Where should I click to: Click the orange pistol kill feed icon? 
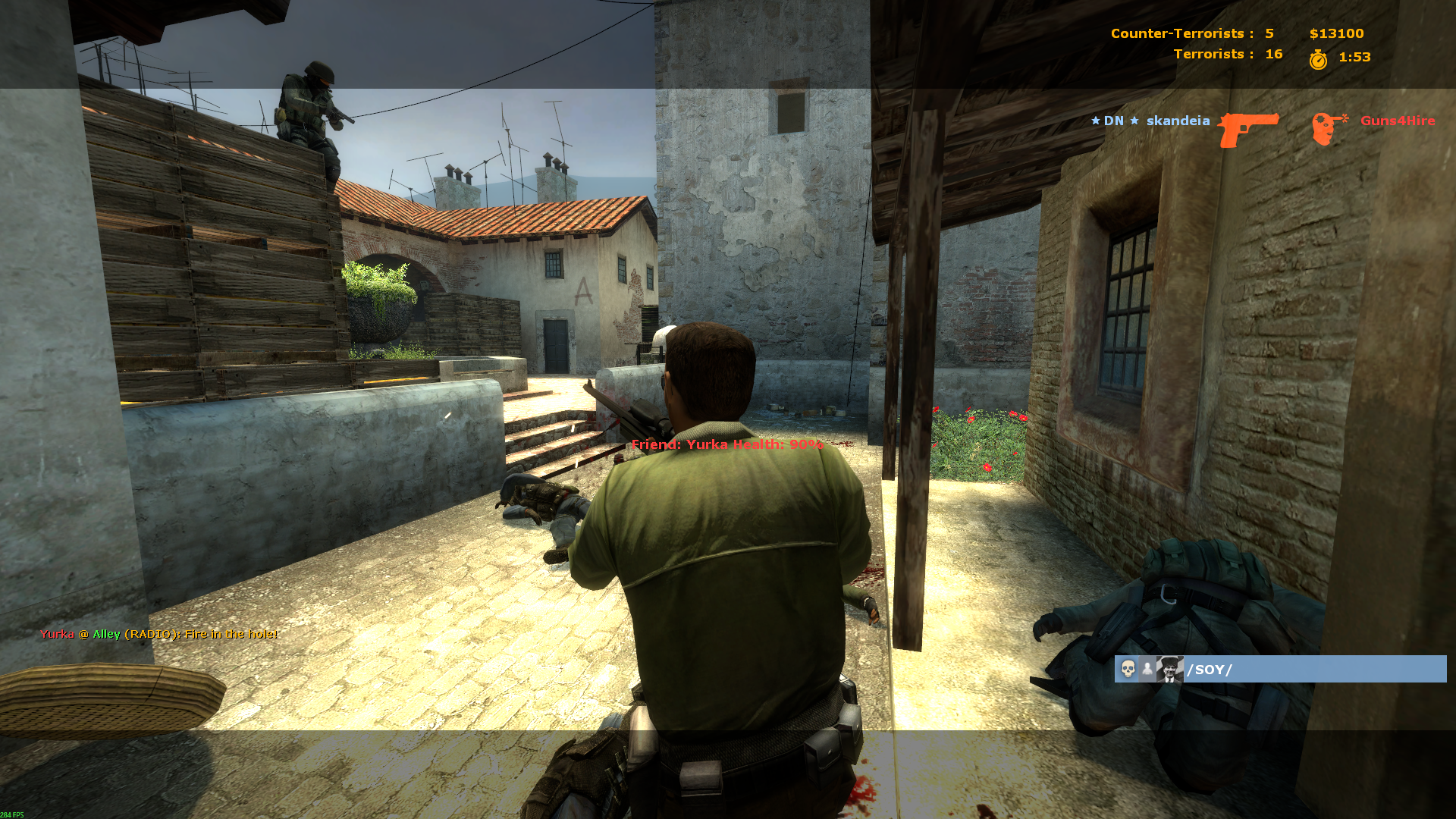tap(1247, 128)
